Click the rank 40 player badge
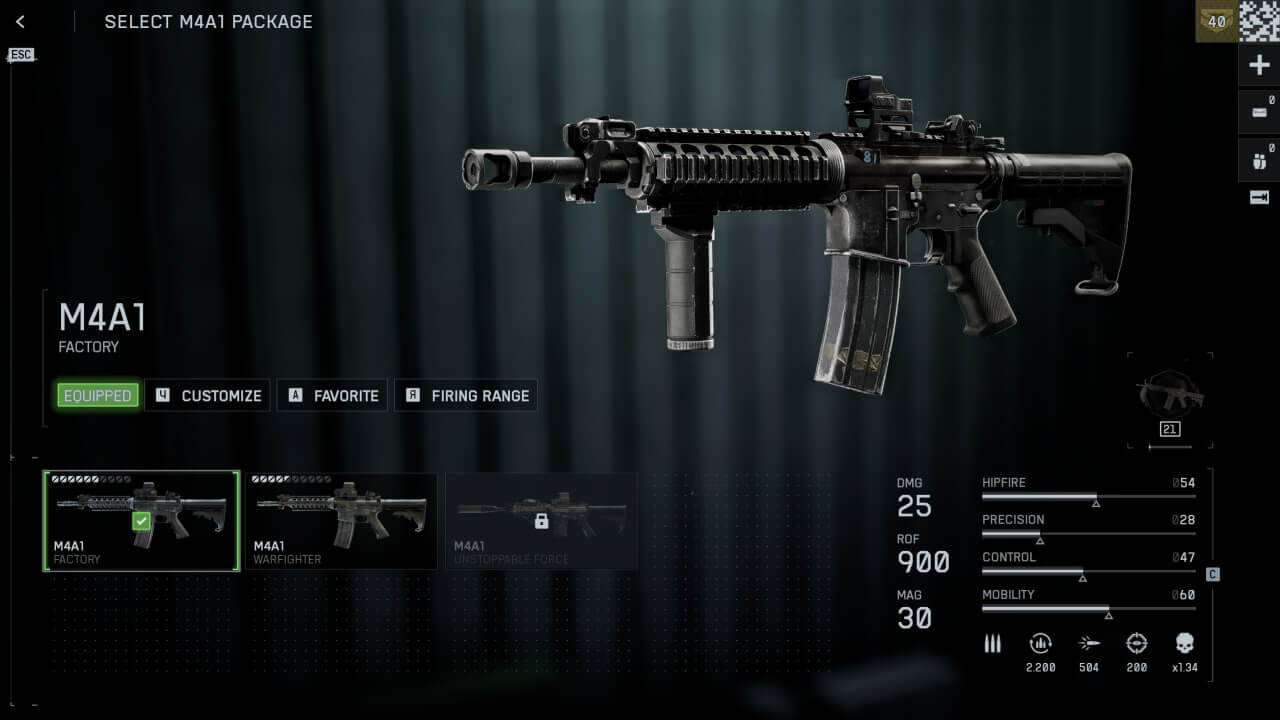 tap(1216, 21)
